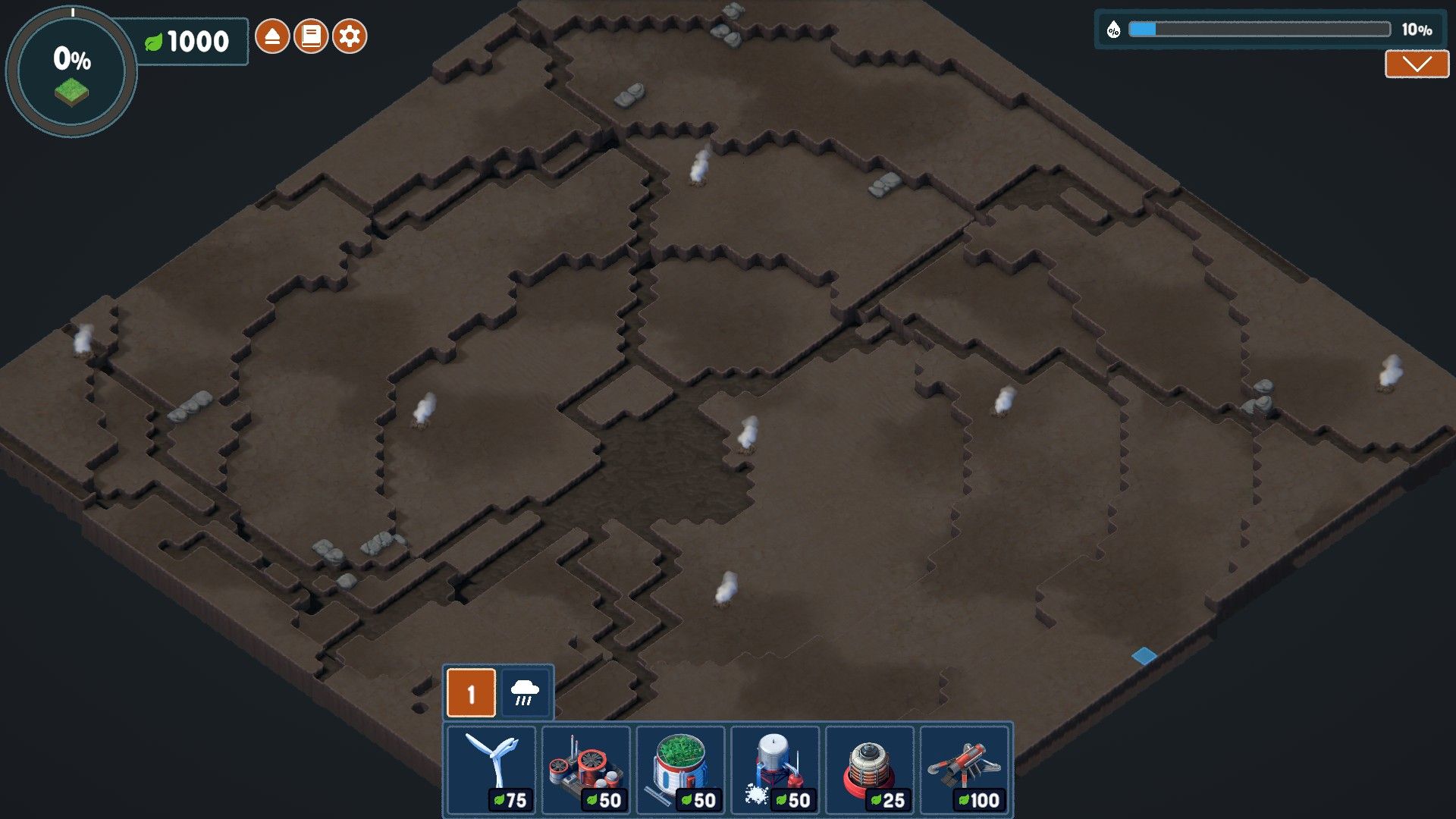
Task: Toggle the phase 1 indicator tile
Action: click(471, 692)
